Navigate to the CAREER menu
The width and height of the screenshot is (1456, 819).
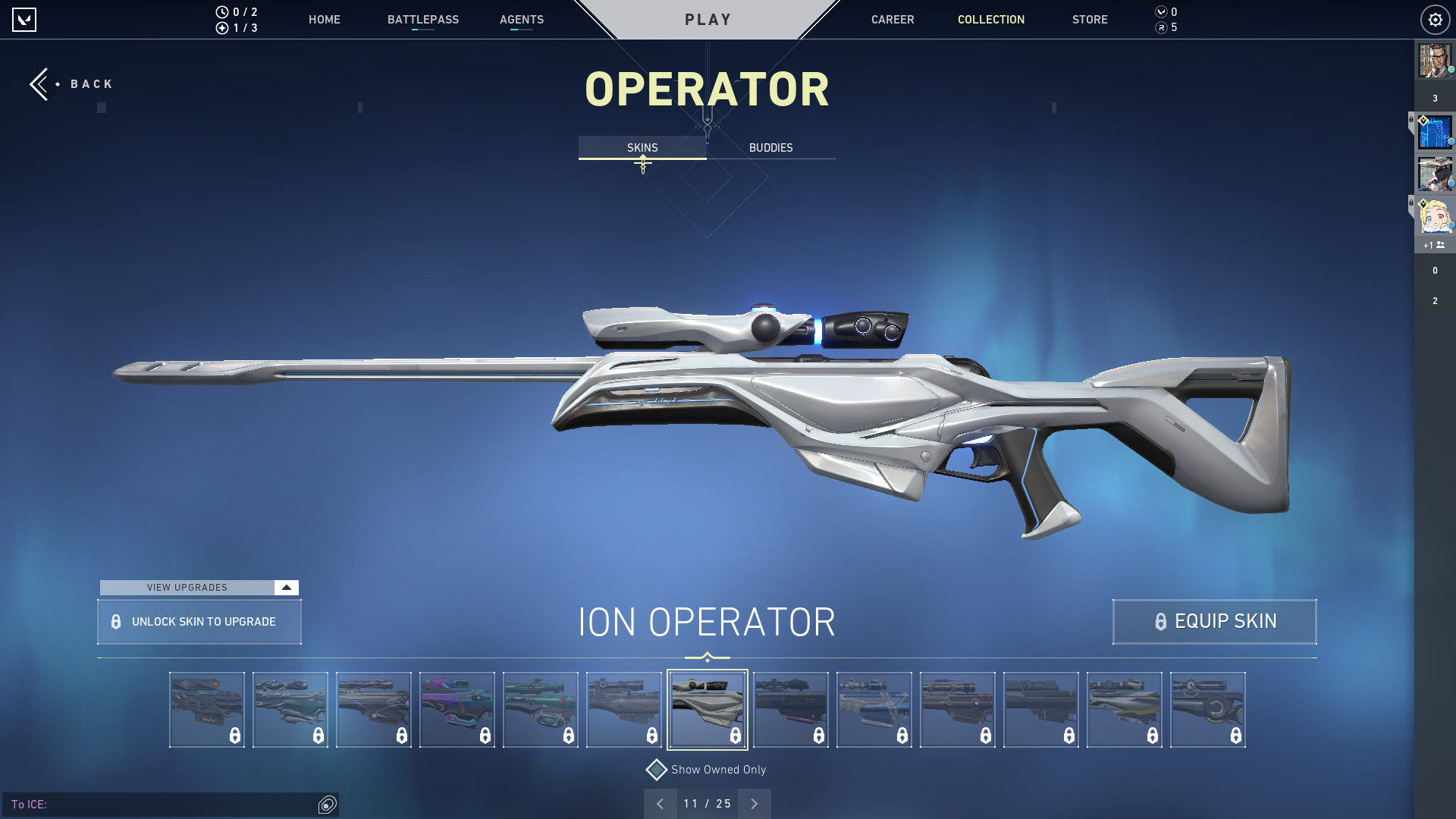893,20
